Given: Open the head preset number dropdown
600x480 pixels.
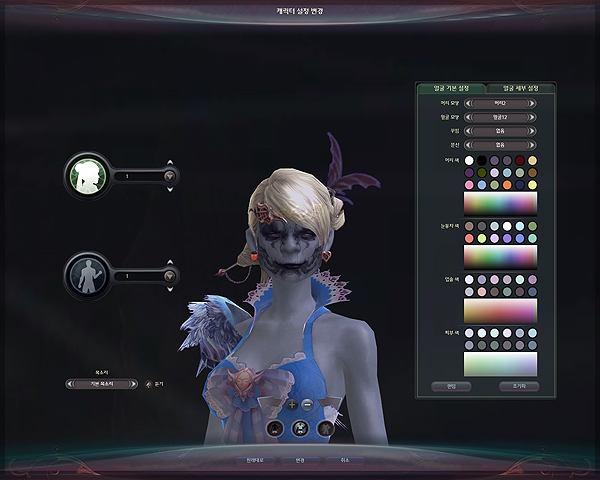Looking at the screenshot, I should (169, 176).
